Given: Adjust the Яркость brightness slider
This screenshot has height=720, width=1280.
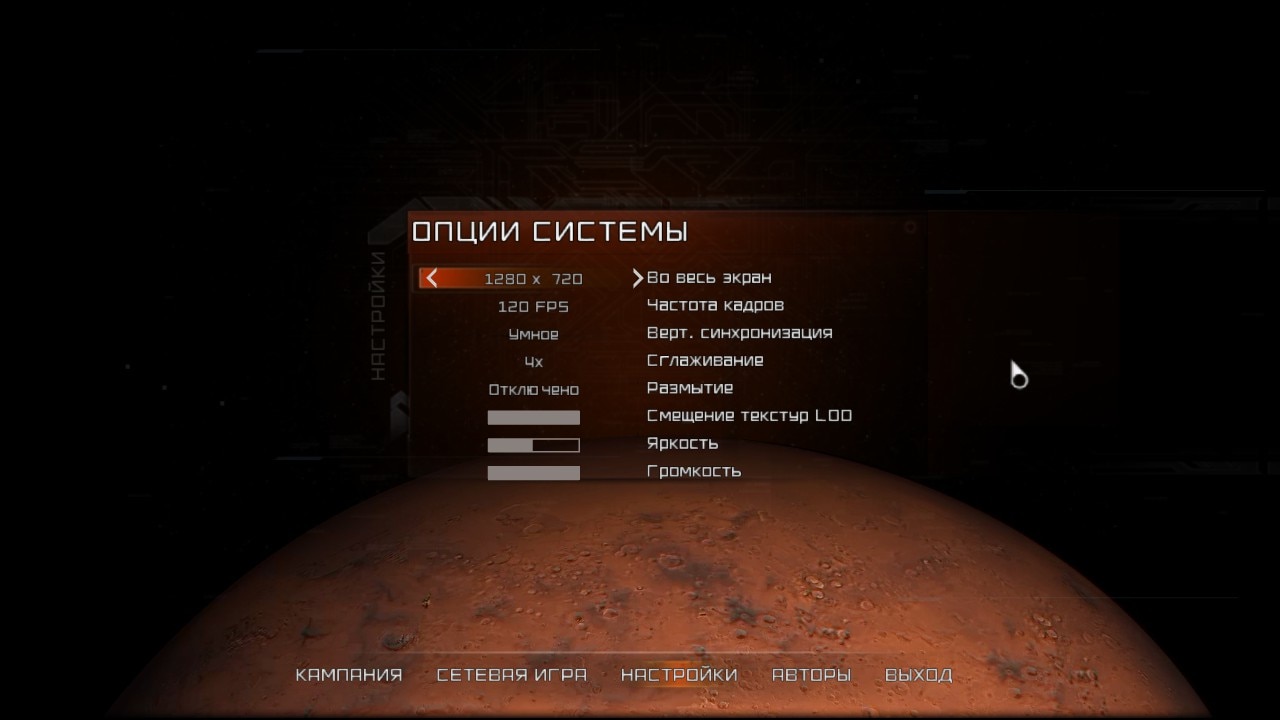Looking at the screenshot, I should pyautogui.click(x=533, y=444).
